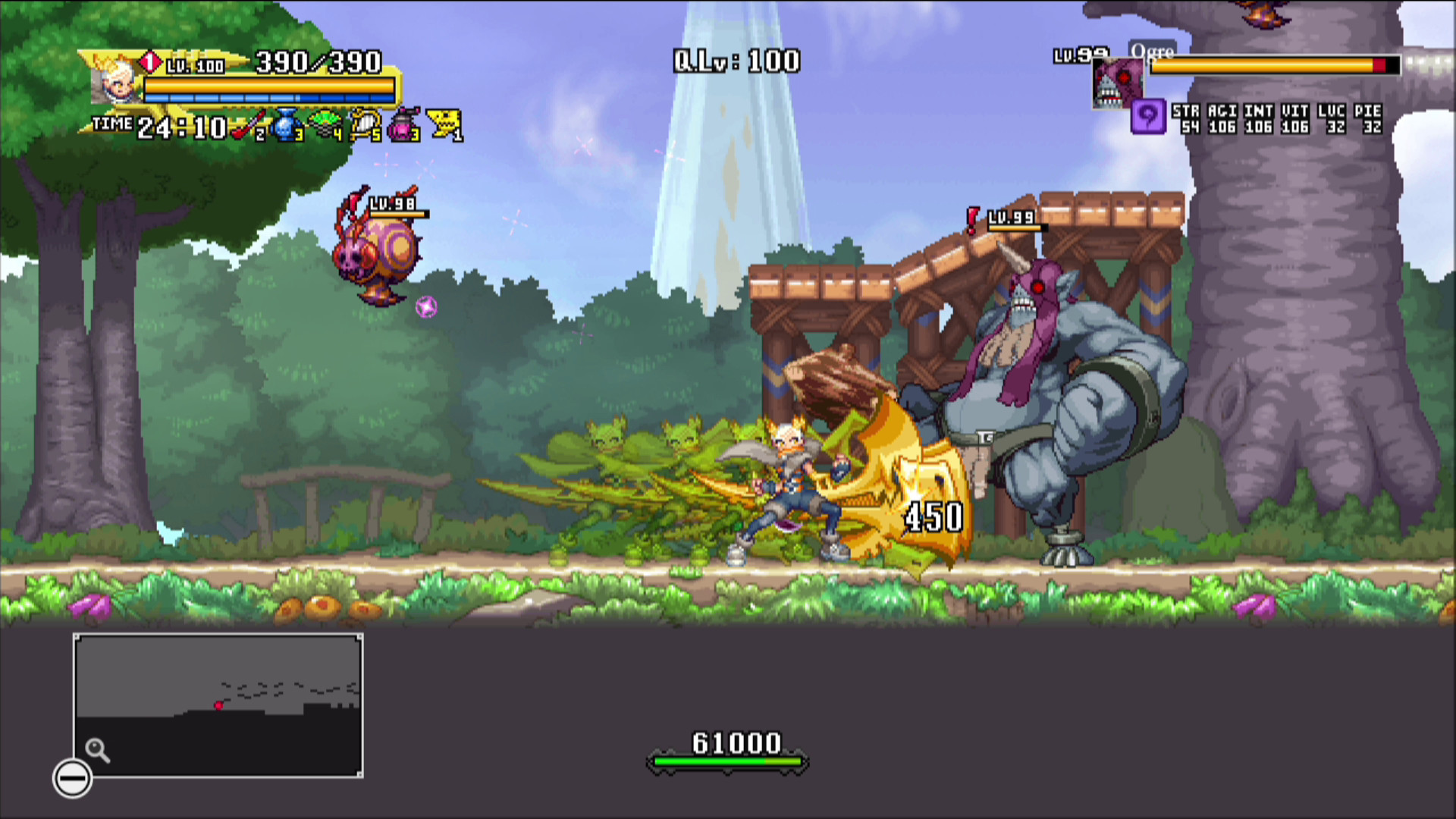The width and height of the screenshot is (1456, 819).
Task: Click the Q.Lv: 100 quest level label
Action: pos(736,61)
